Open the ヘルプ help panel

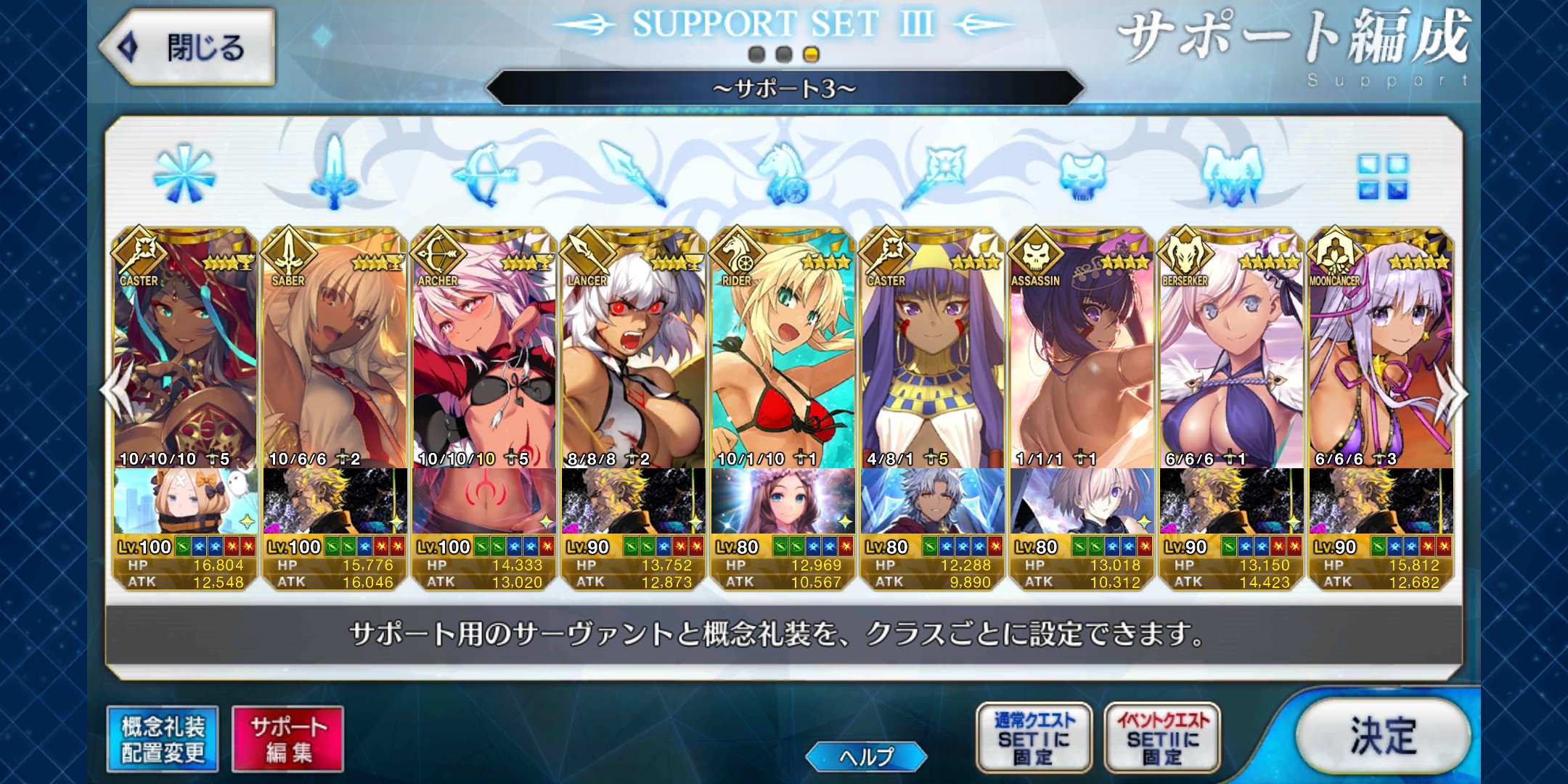(866, 756)
